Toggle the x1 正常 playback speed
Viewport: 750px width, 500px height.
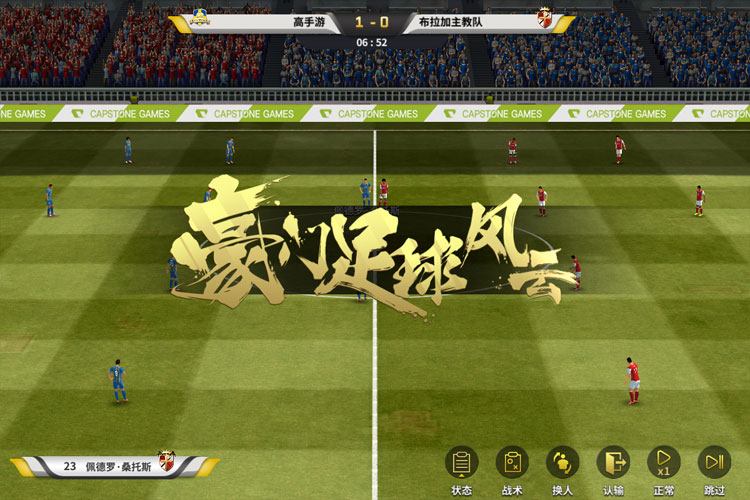(663, 463)
